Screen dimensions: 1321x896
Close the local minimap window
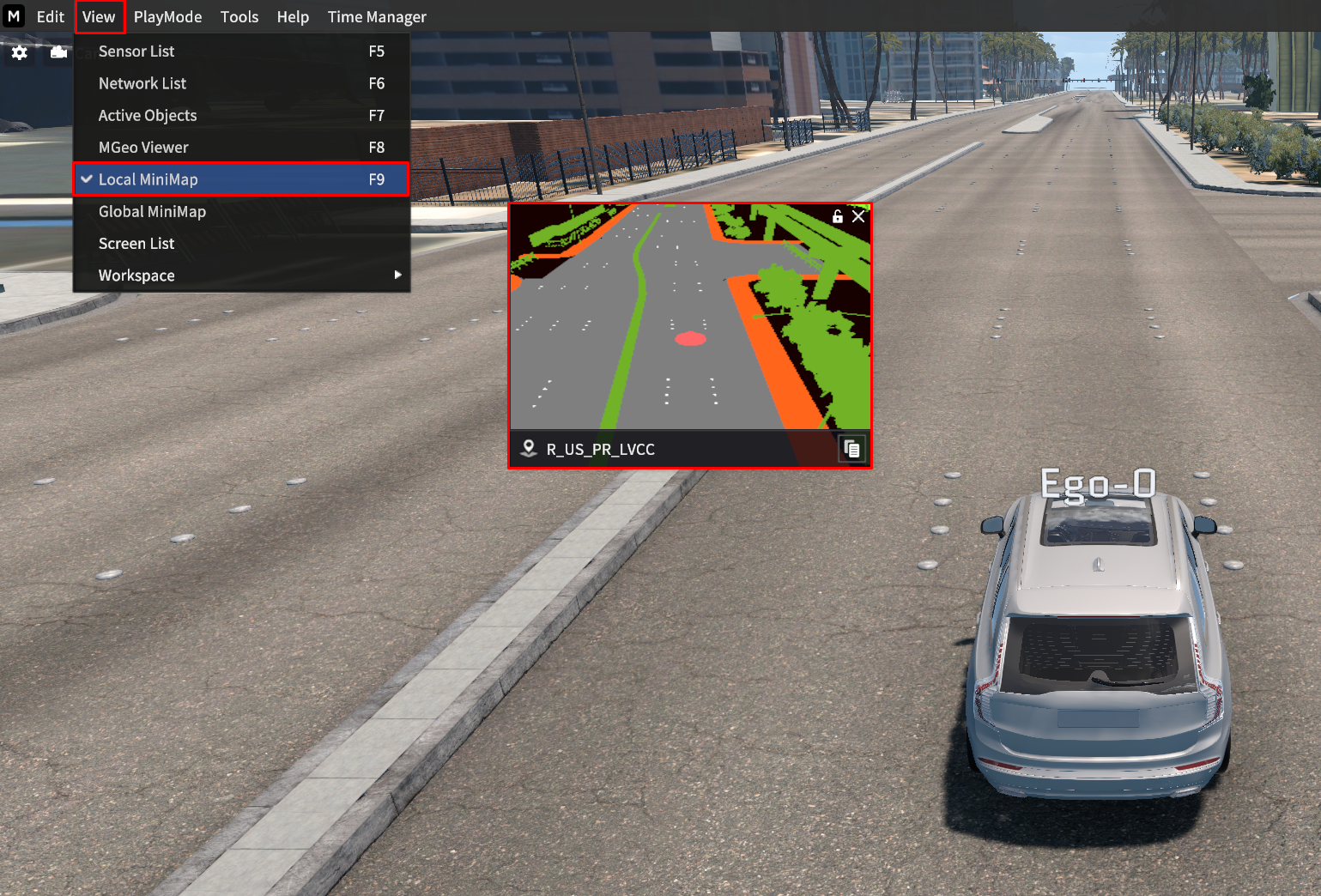pos(858,216)
